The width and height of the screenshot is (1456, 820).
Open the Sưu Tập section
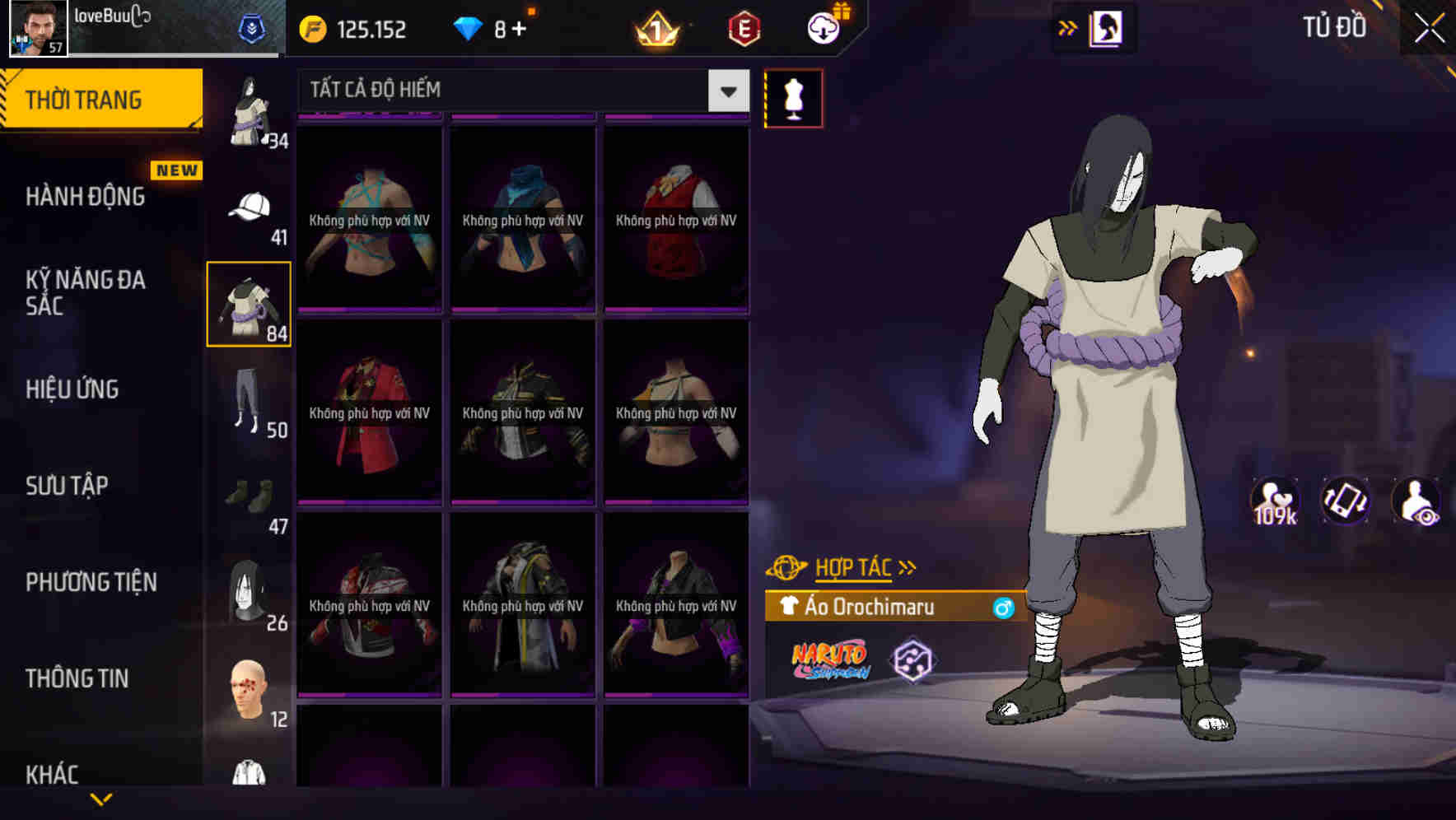click(68, 486)
